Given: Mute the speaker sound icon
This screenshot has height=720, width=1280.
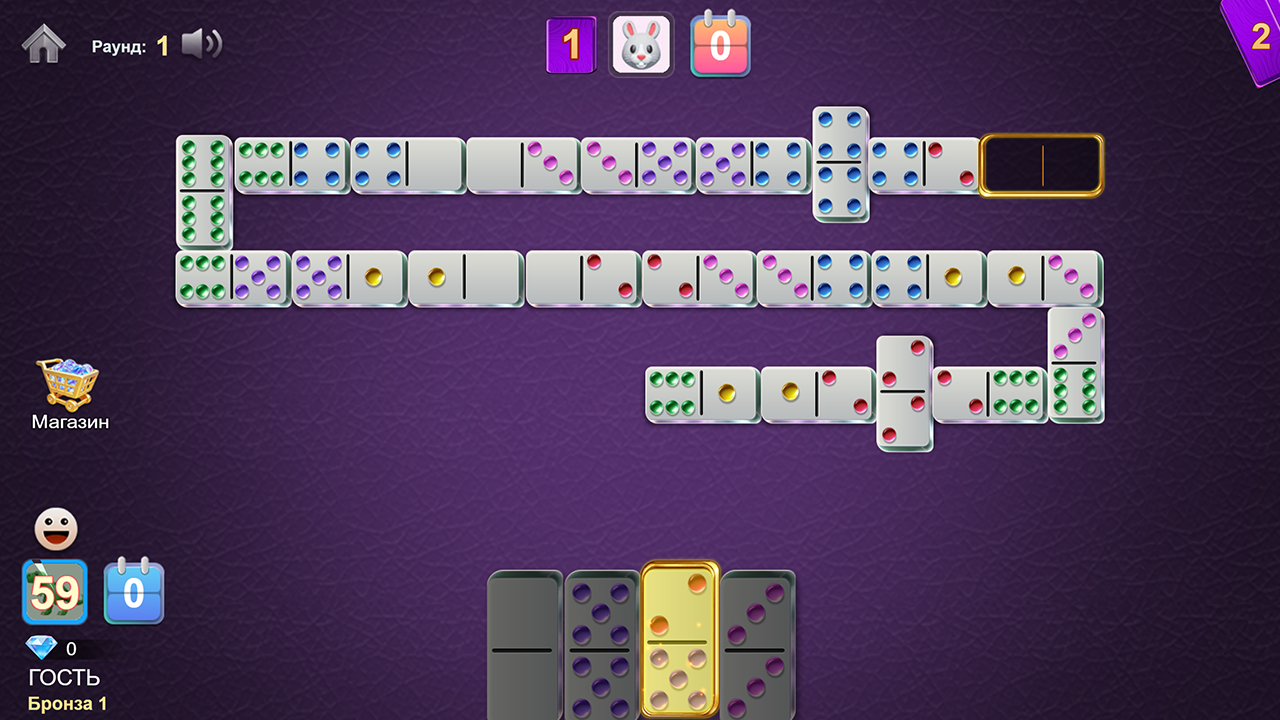Looking at the screenshot, I should pyautogui.click(x=201, y=44).
